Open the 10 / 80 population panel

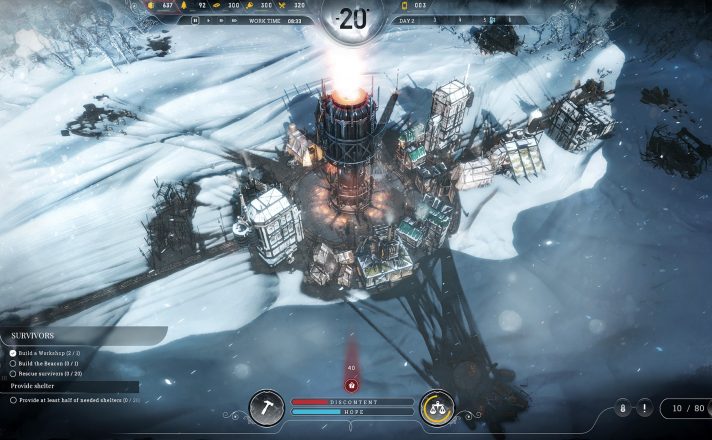687,408
